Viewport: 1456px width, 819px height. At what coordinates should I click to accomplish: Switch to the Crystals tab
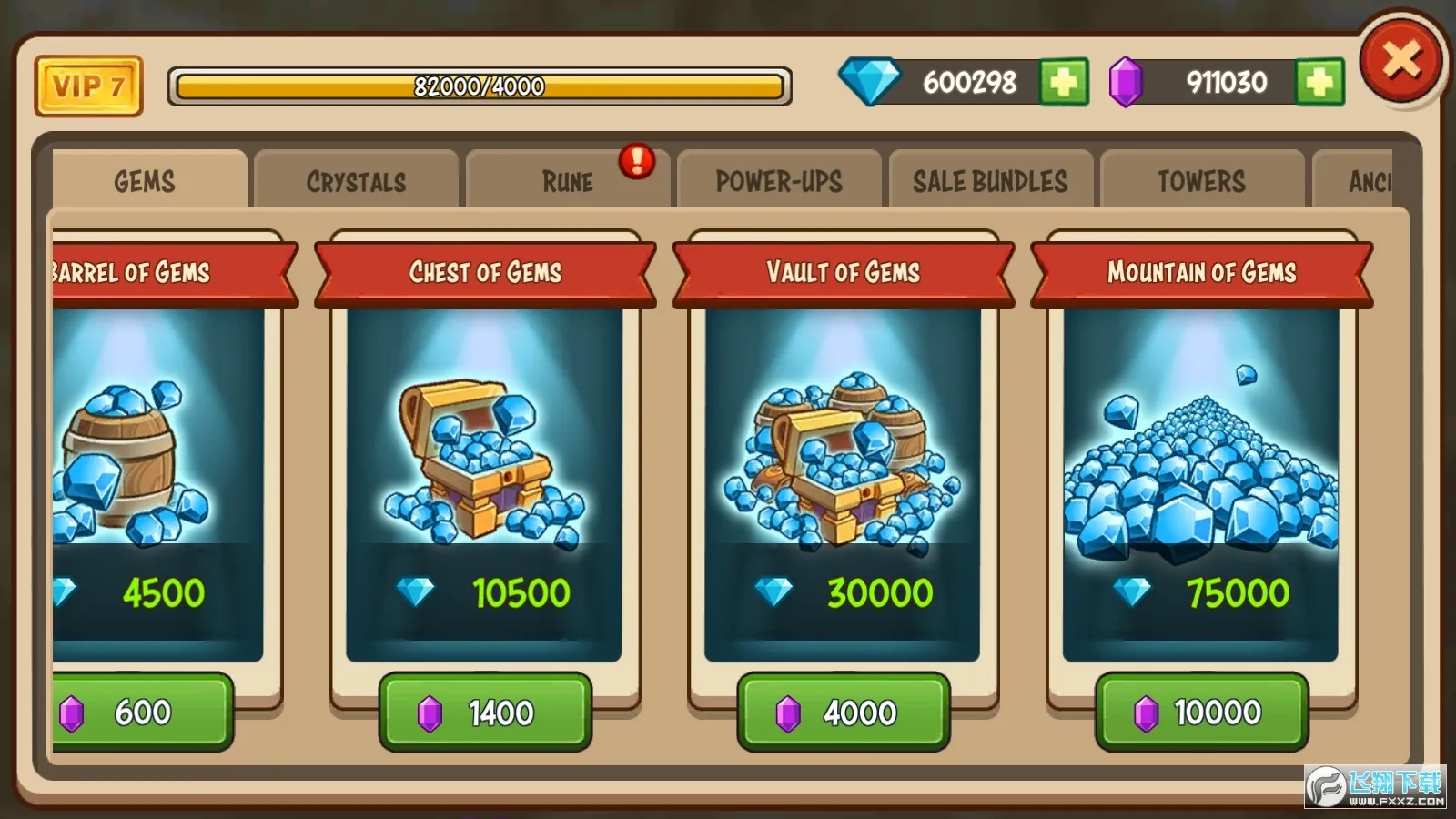tap(356, 181)
